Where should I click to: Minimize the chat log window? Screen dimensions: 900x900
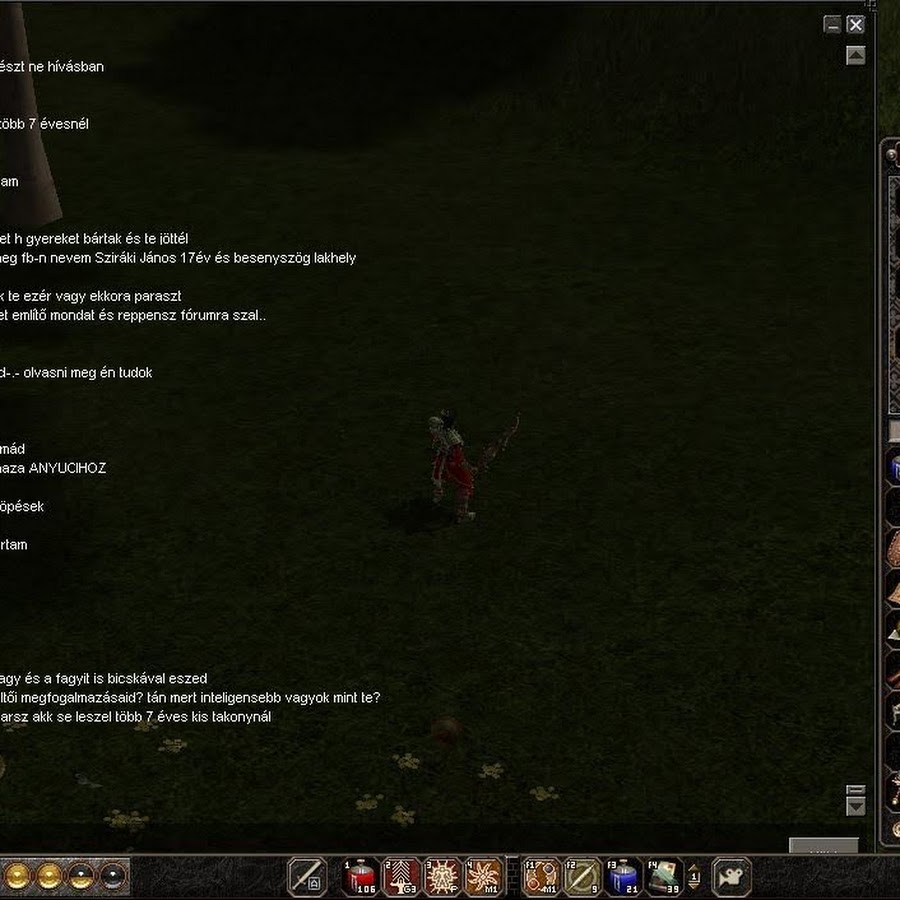coord(832,25)
